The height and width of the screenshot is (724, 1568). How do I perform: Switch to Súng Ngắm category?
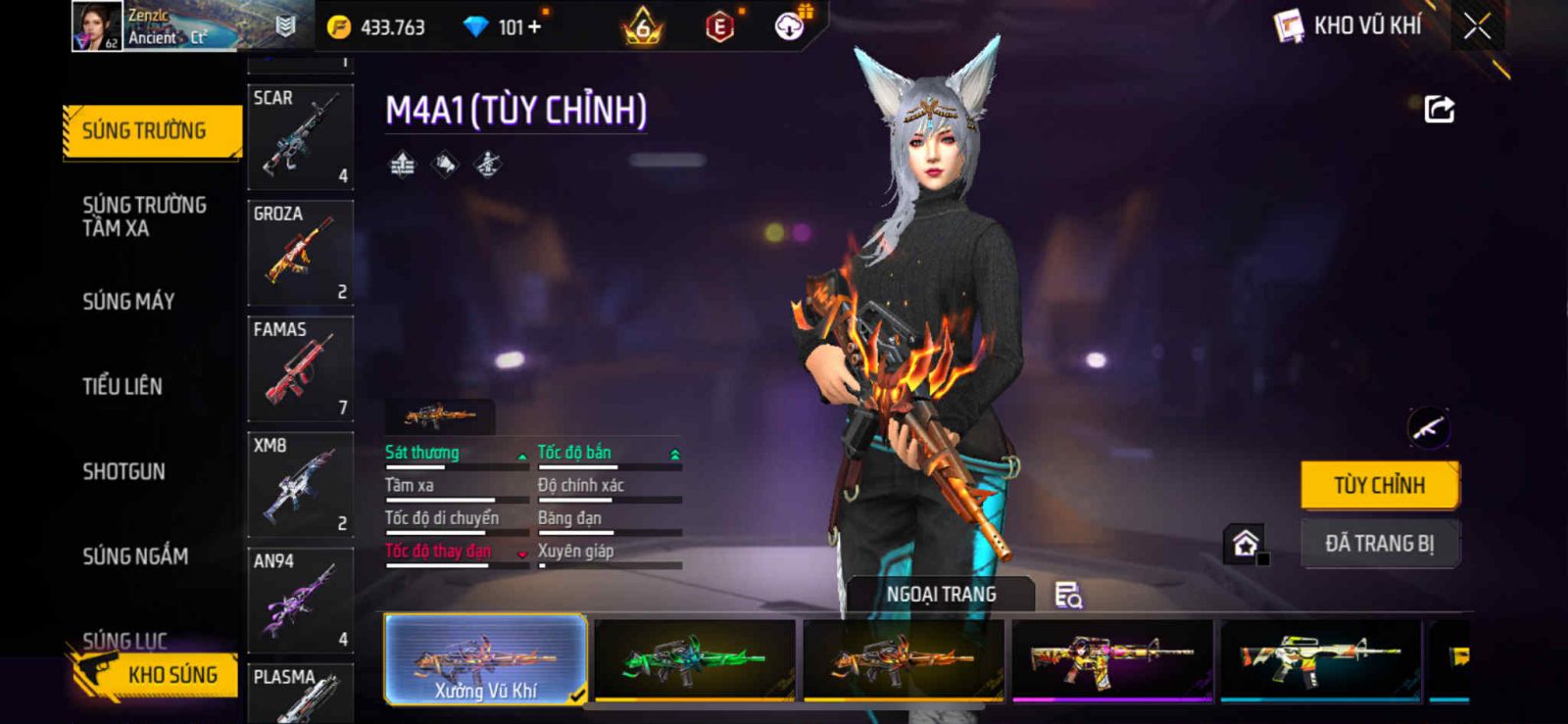[135, 556]
